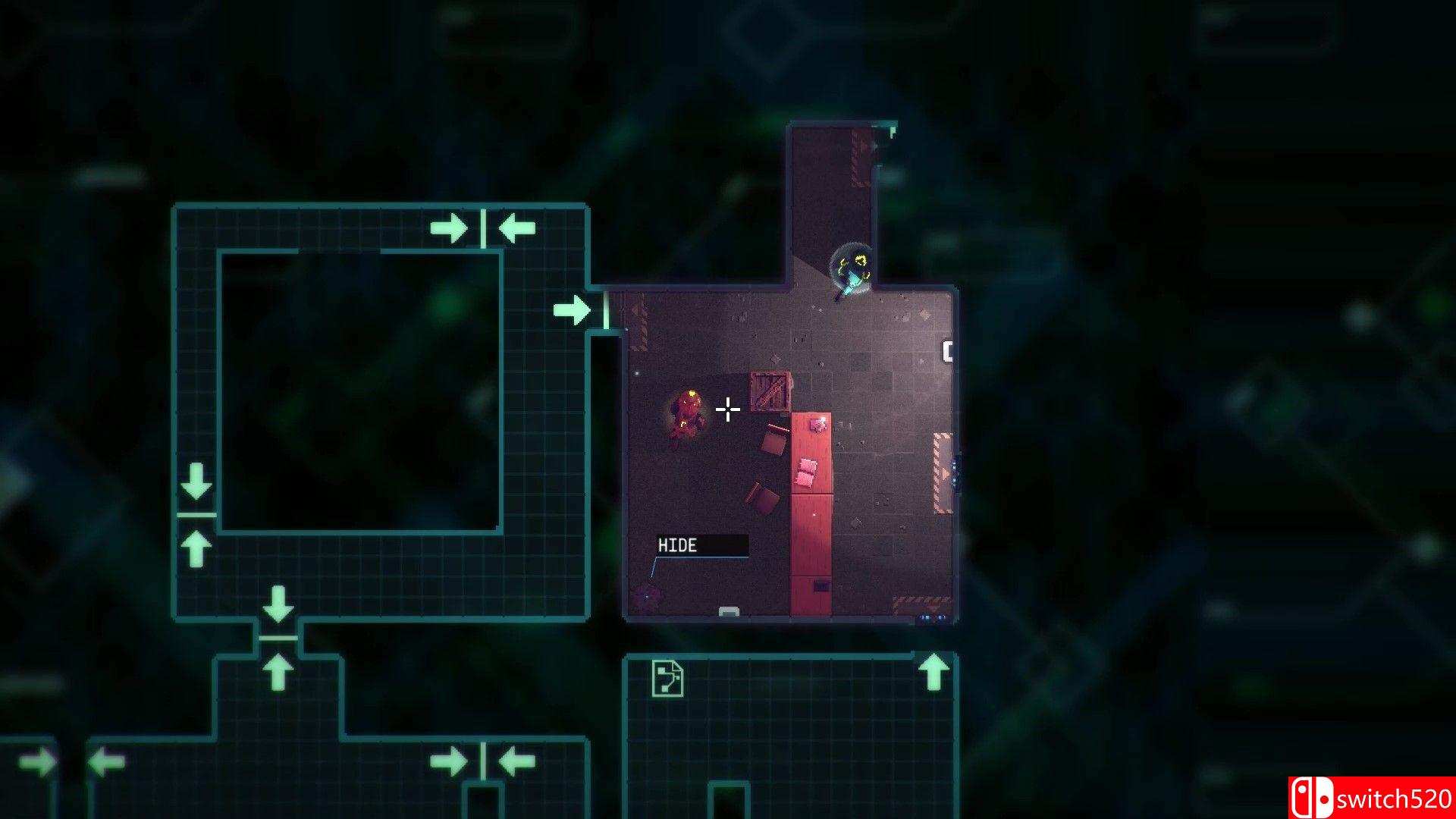Viewport: 1456px width, 819px height.
Task: Click the crosshair cursor in the room center
Action: (x=727, y=409)
